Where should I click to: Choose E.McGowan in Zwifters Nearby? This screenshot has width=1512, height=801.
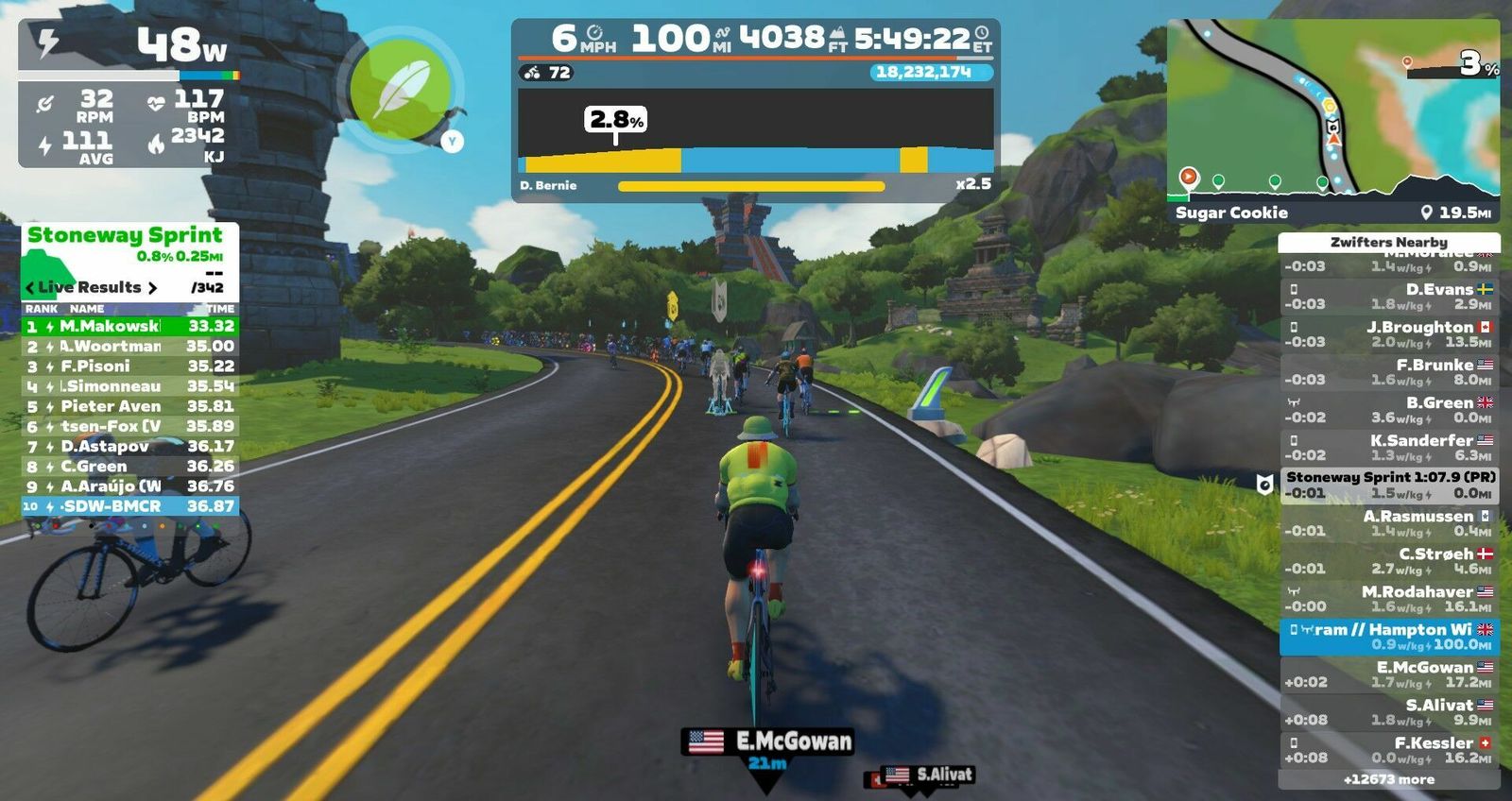click(x=1389, y=674)
